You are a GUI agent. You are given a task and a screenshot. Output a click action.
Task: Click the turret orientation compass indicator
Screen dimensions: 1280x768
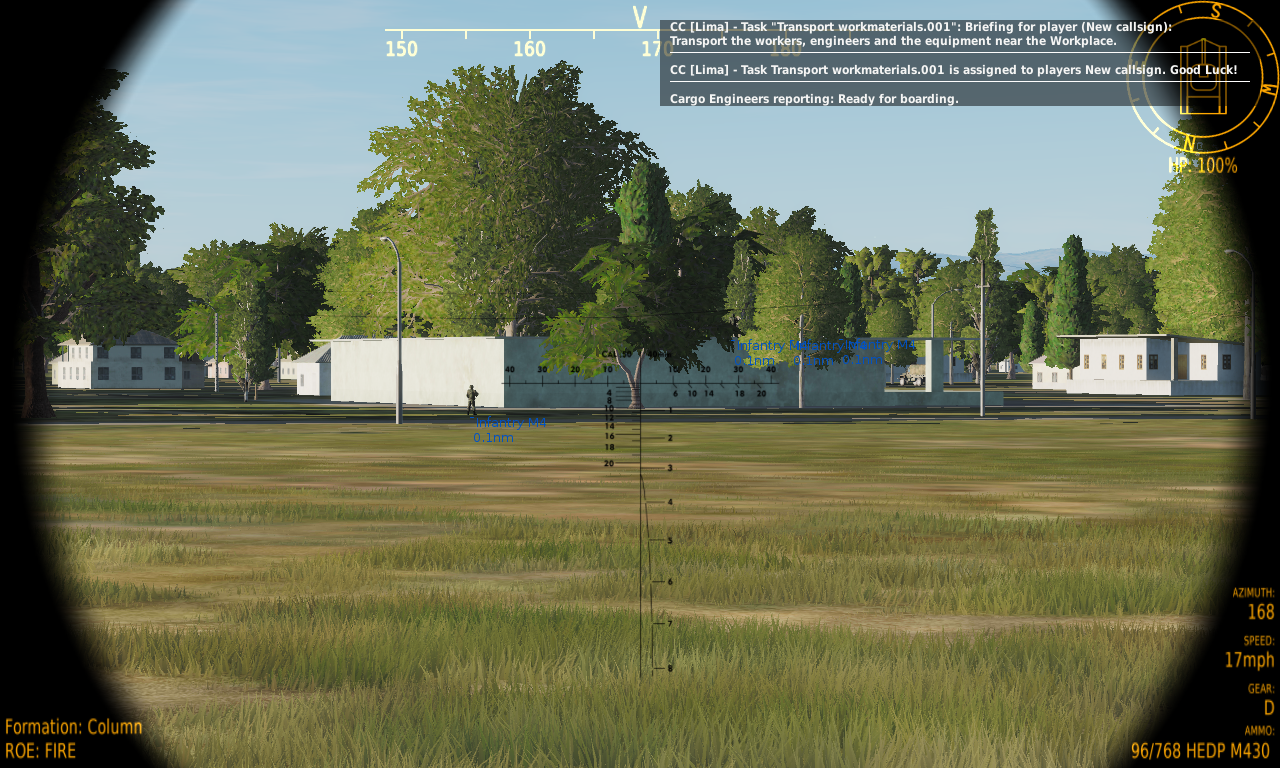pyautogui.click(x=1202, y=77)
